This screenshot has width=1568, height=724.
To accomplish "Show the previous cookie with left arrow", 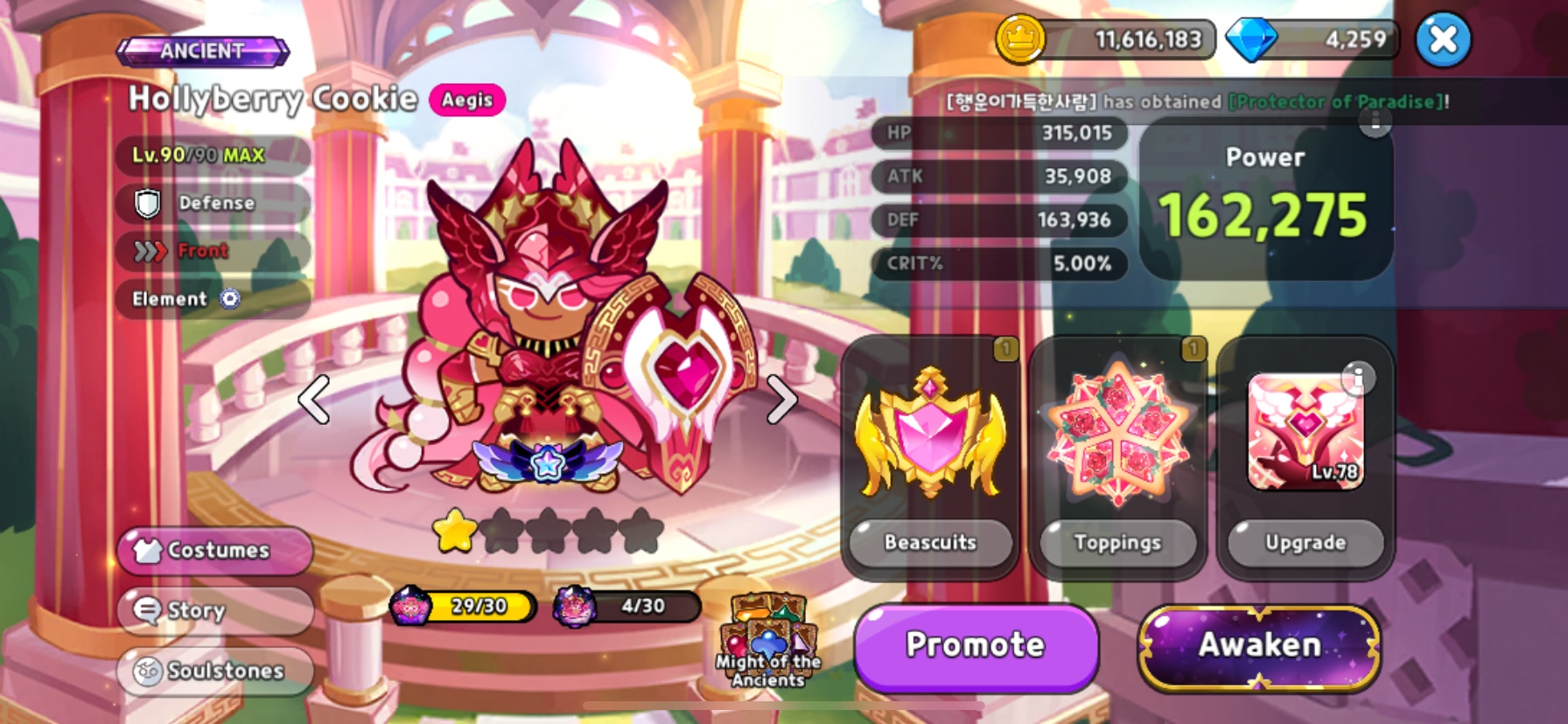I will 314,400.
